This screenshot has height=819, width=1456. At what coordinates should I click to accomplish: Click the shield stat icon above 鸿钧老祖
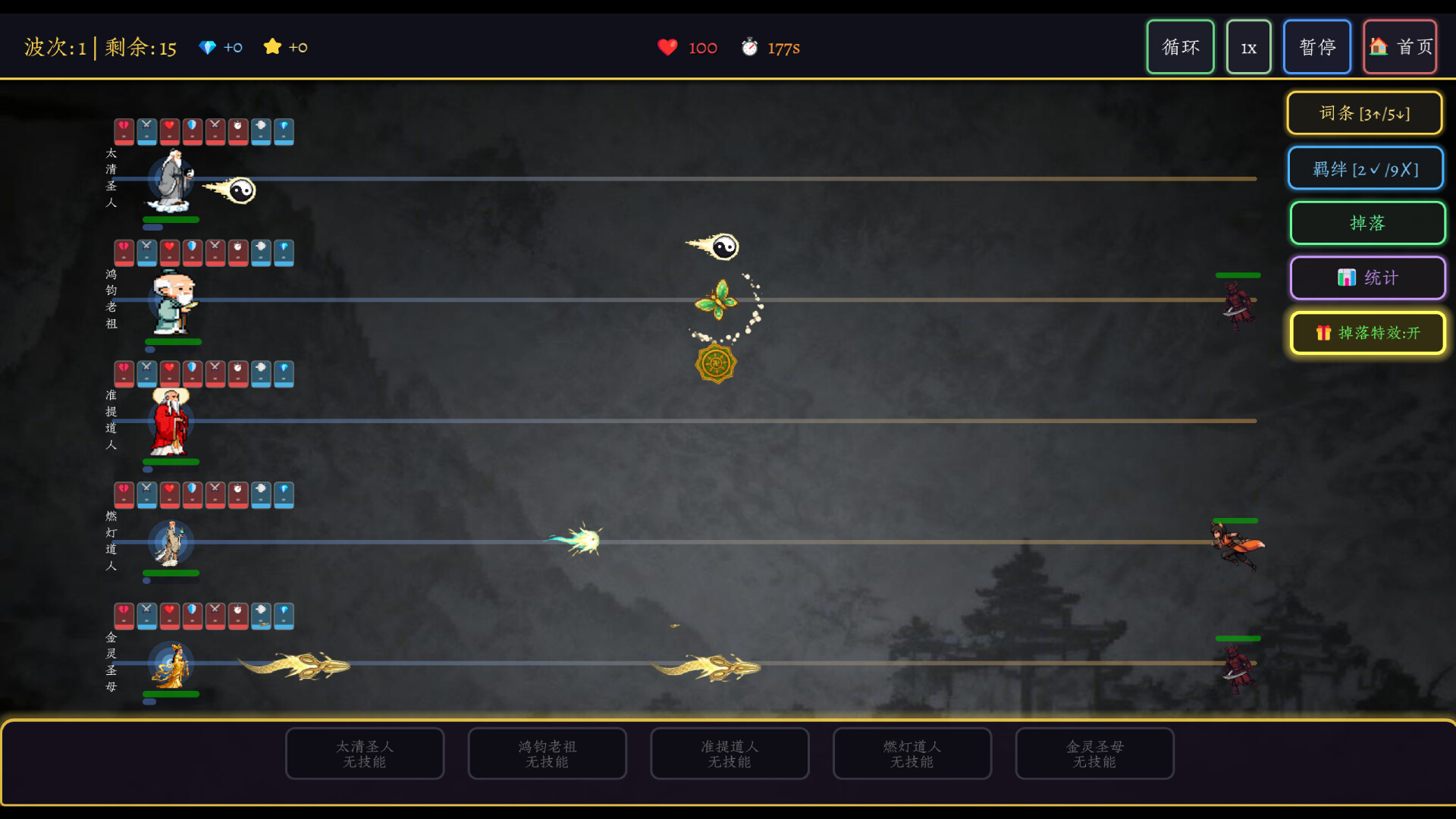point(192,253)
